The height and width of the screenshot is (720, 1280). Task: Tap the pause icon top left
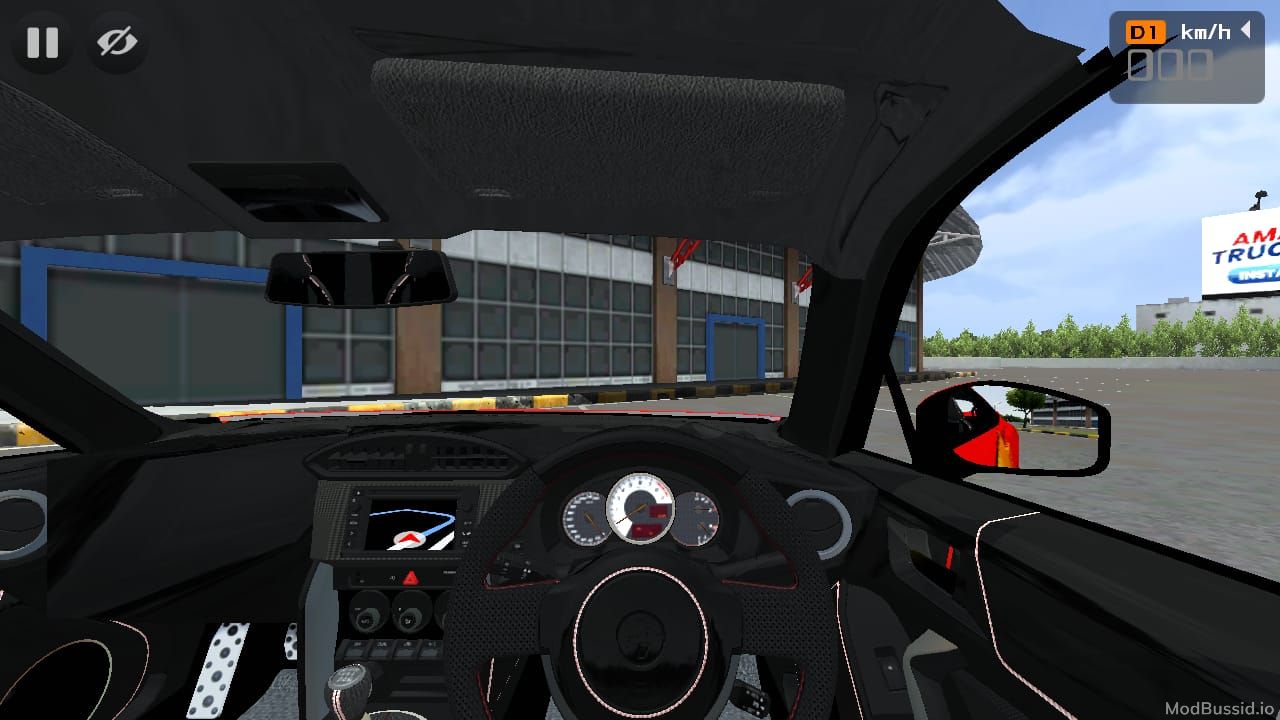42,43
